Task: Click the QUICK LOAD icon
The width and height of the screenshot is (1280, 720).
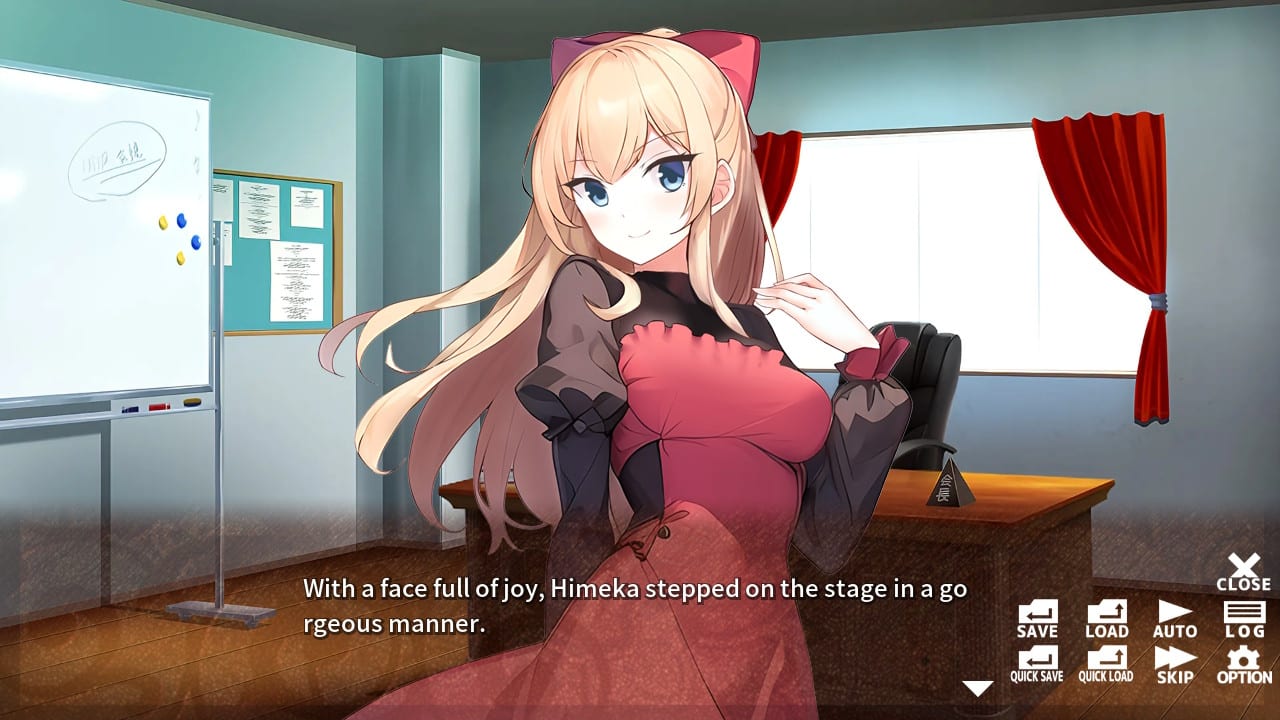Action: (x=1105, y=662)
